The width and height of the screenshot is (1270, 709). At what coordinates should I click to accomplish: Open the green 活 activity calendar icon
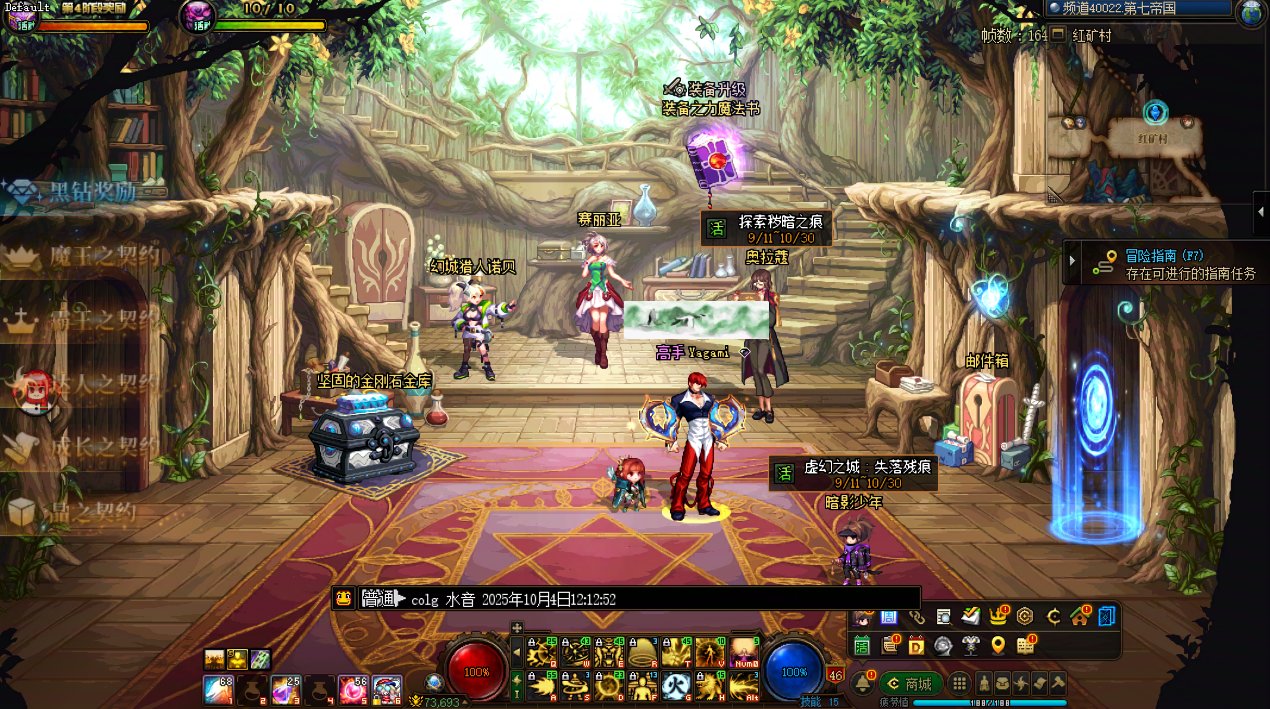[862, 646]
